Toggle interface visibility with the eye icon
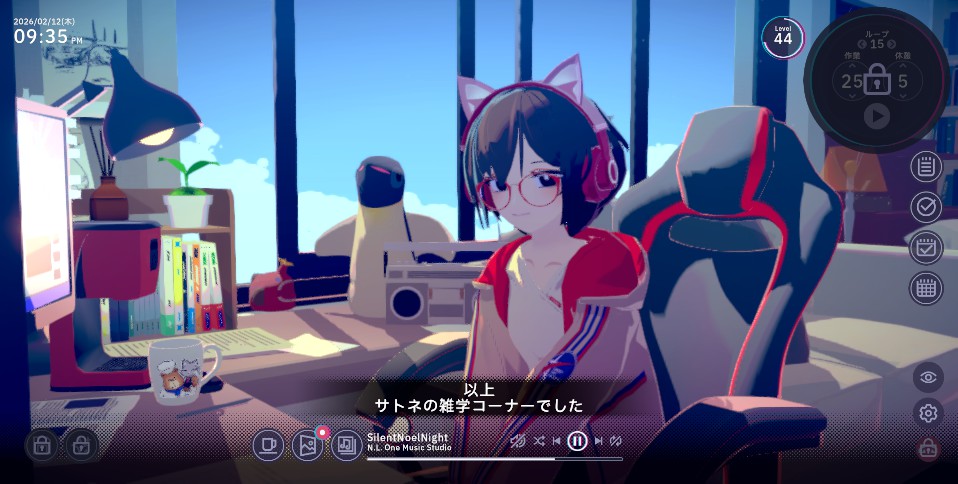This screenshot has width=958, height=484. pyautogui.click(x=928, y=377)
